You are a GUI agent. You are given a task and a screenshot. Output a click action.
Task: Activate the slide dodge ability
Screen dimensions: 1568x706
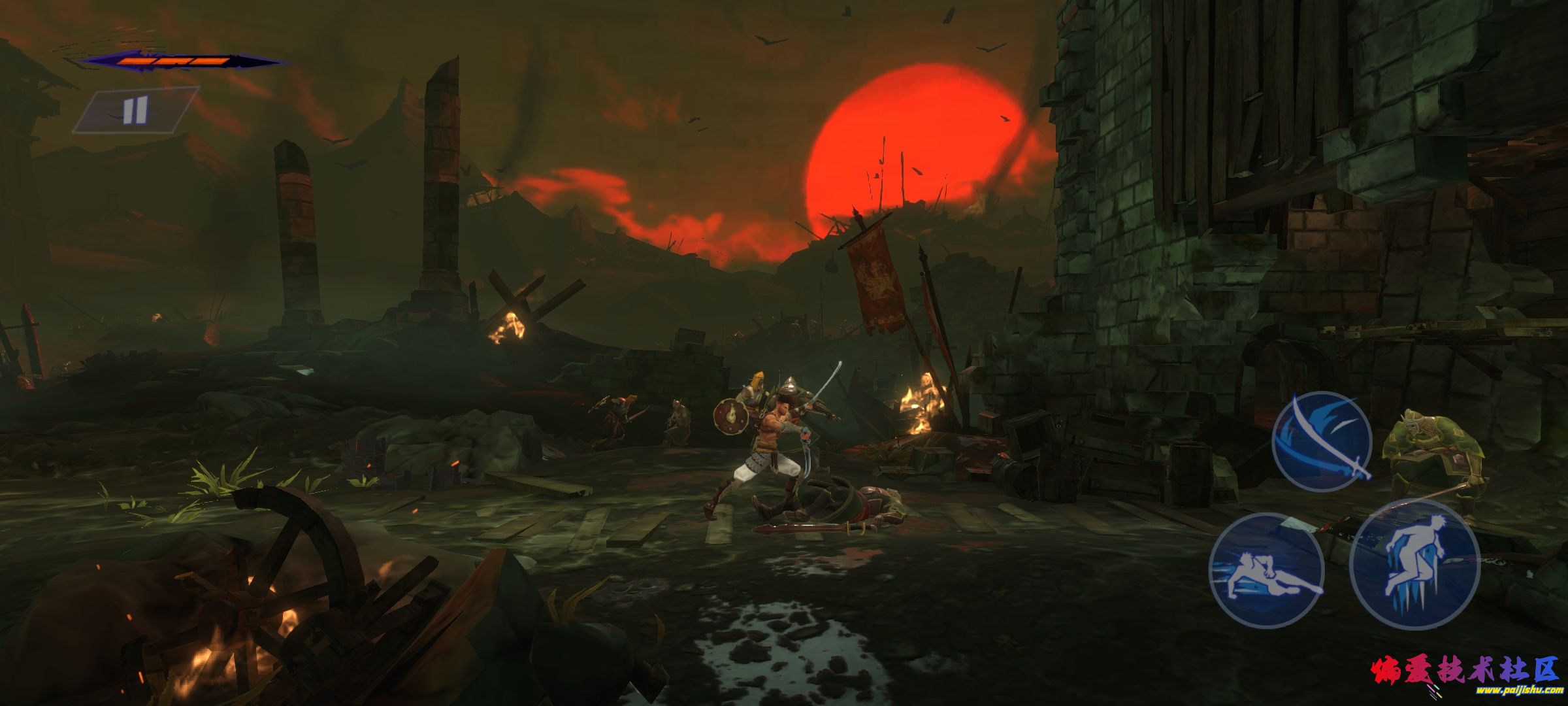(x=1266, y=570)
